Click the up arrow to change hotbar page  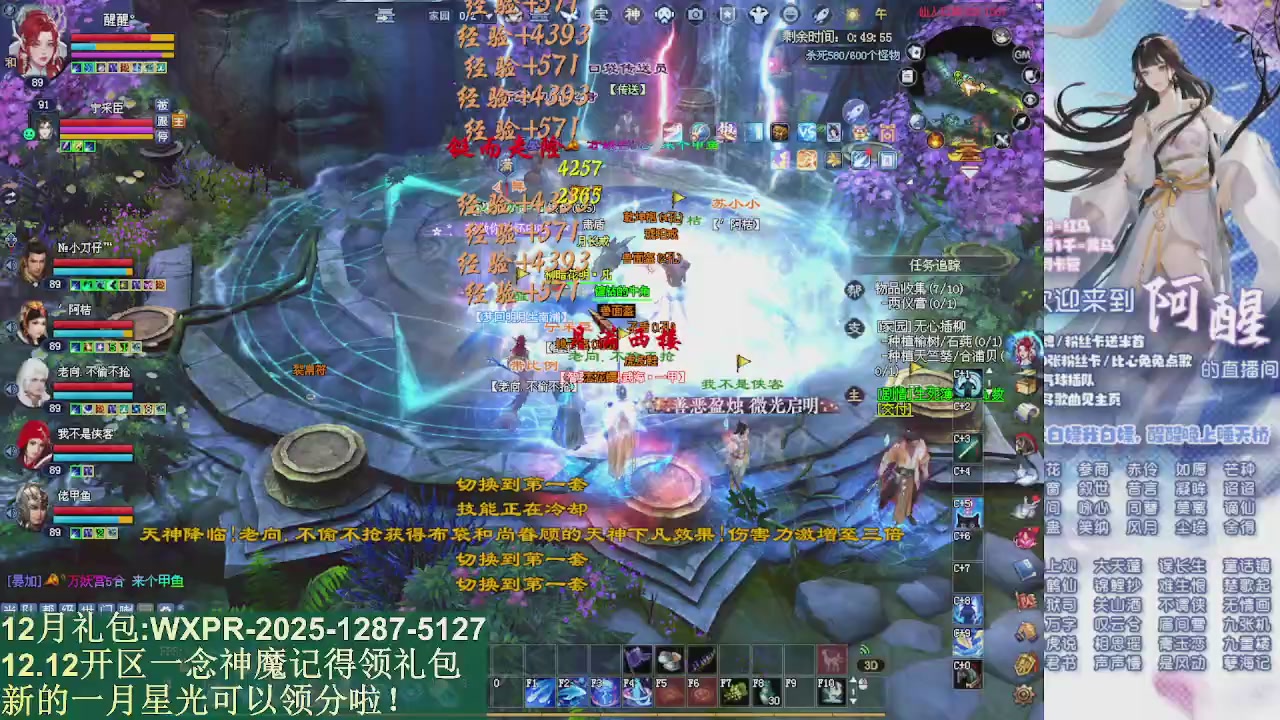click(x=852, y=679)
